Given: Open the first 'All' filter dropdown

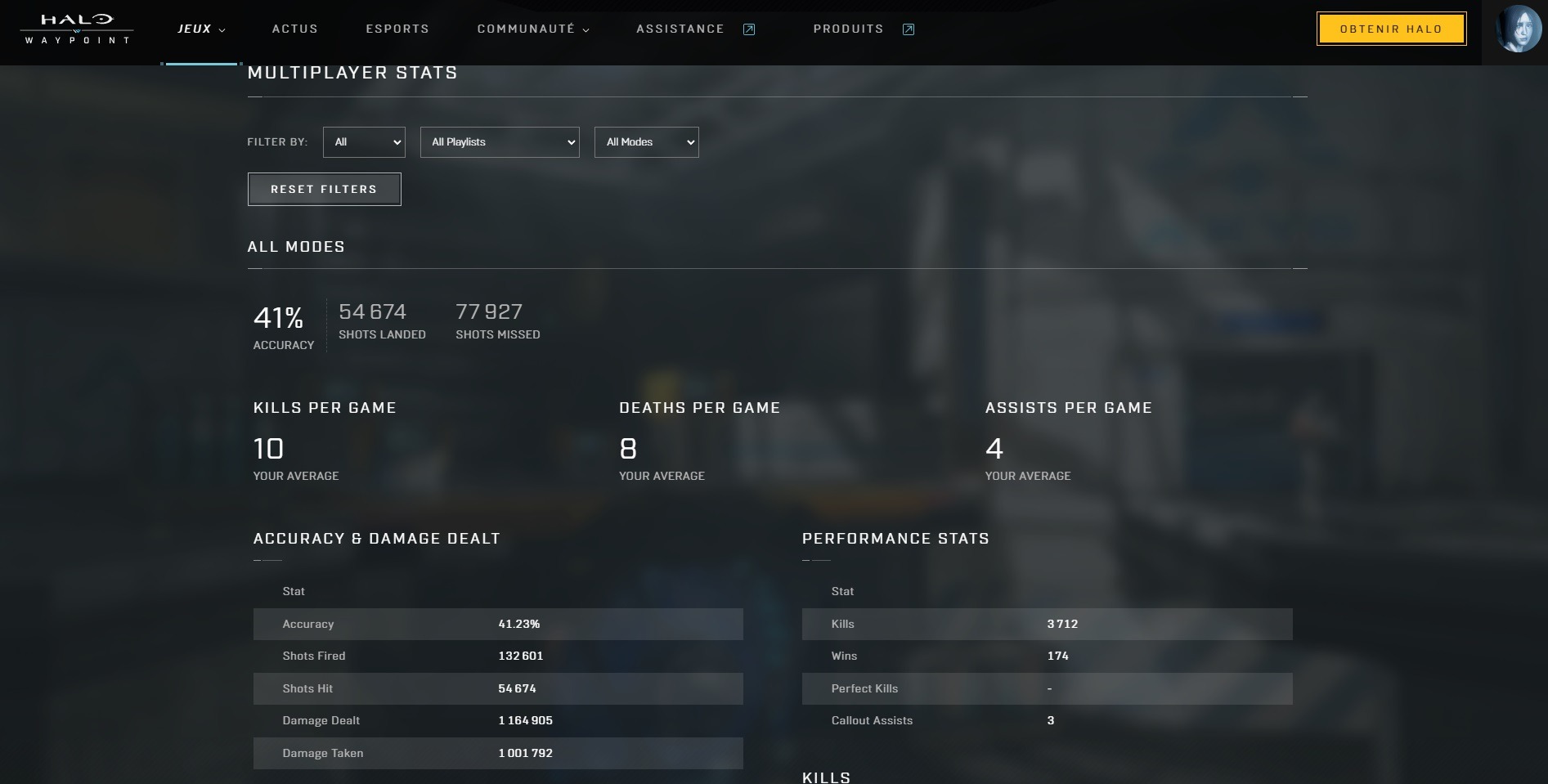Looking at the screenshot, I should [x=364, y=142].
